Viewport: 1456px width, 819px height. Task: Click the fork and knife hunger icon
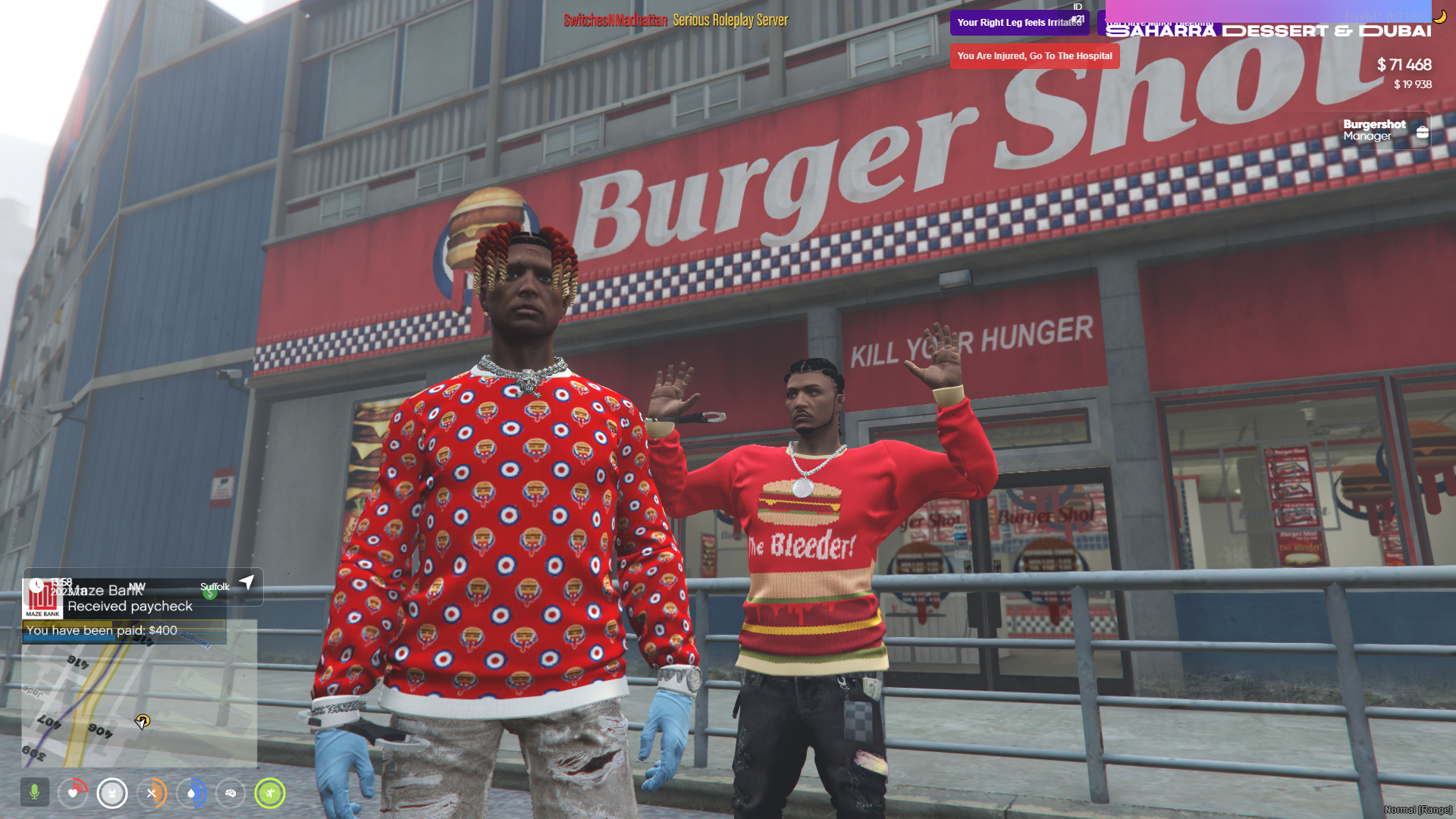pos(152,793)
